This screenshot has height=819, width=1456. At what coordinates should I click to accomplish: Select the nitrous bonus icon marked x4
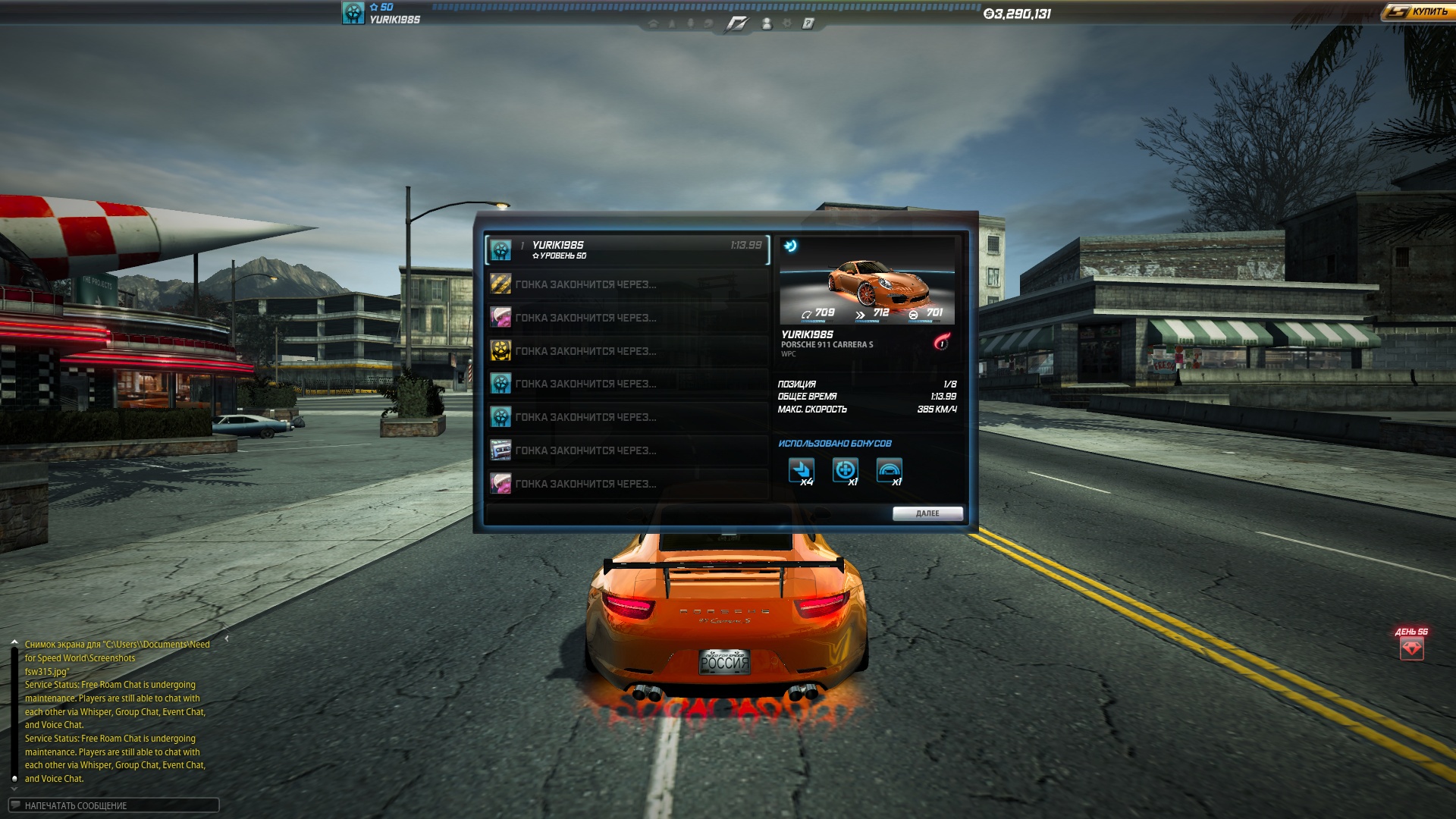click(x=801, y=470)
